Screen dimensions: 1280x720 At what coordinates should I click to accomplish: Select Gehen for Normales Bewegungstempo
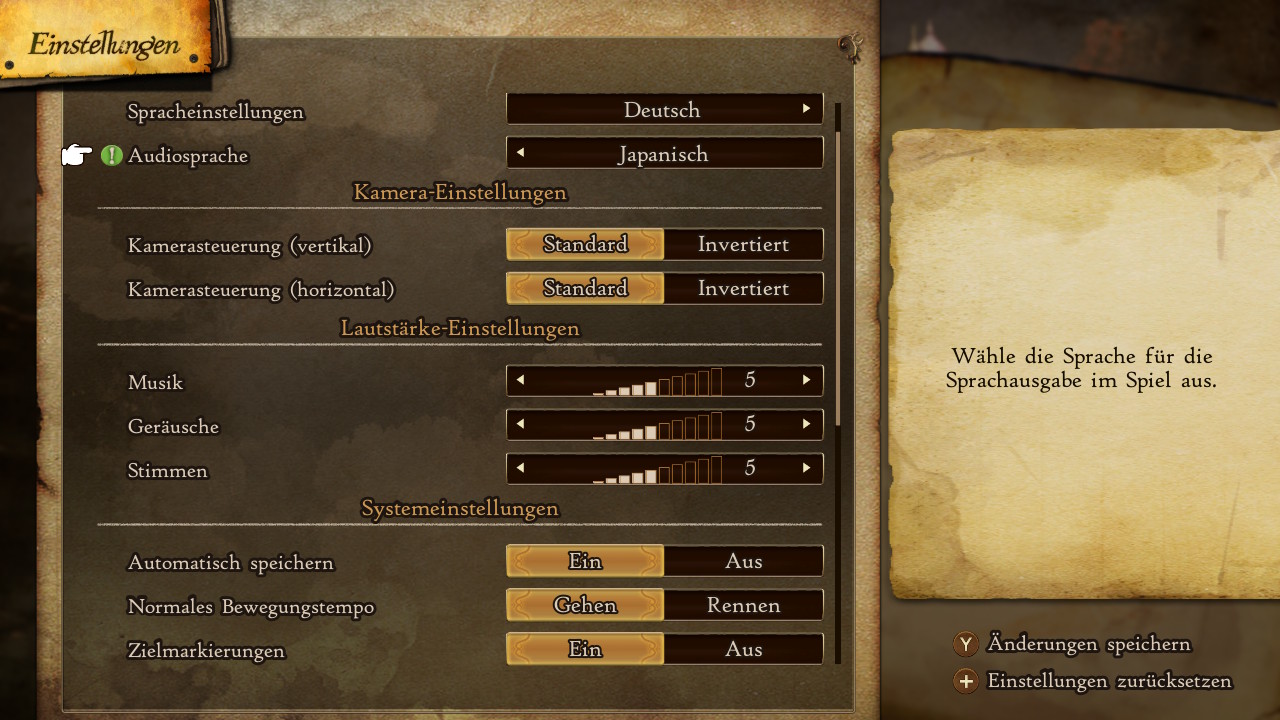(x=585, y=605)
